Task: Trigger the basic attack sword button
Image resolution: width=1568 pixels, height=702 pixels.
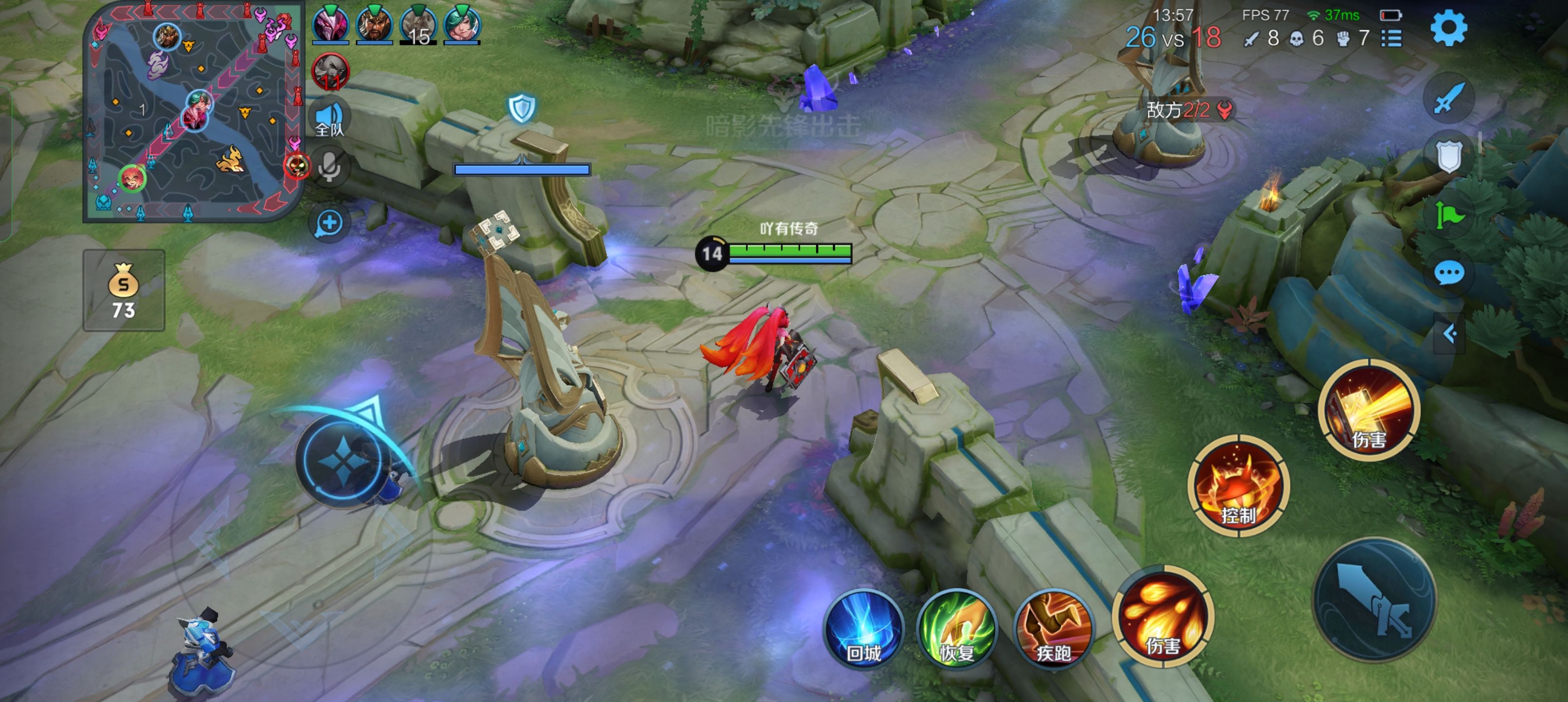Action: coord(1374,600)
